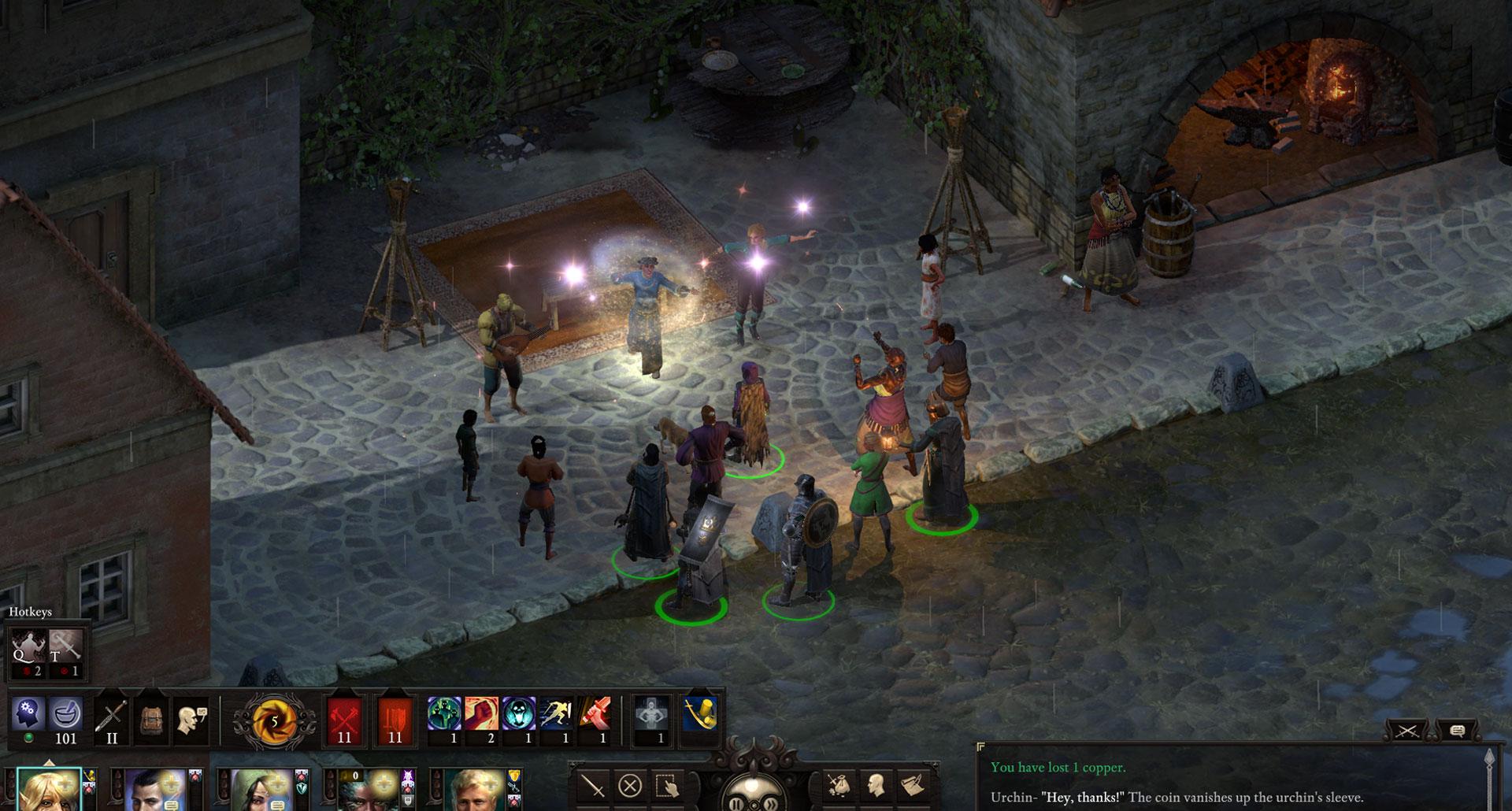Cancel action with the circled X button
1512x811 pixels.
click(630, 785)
